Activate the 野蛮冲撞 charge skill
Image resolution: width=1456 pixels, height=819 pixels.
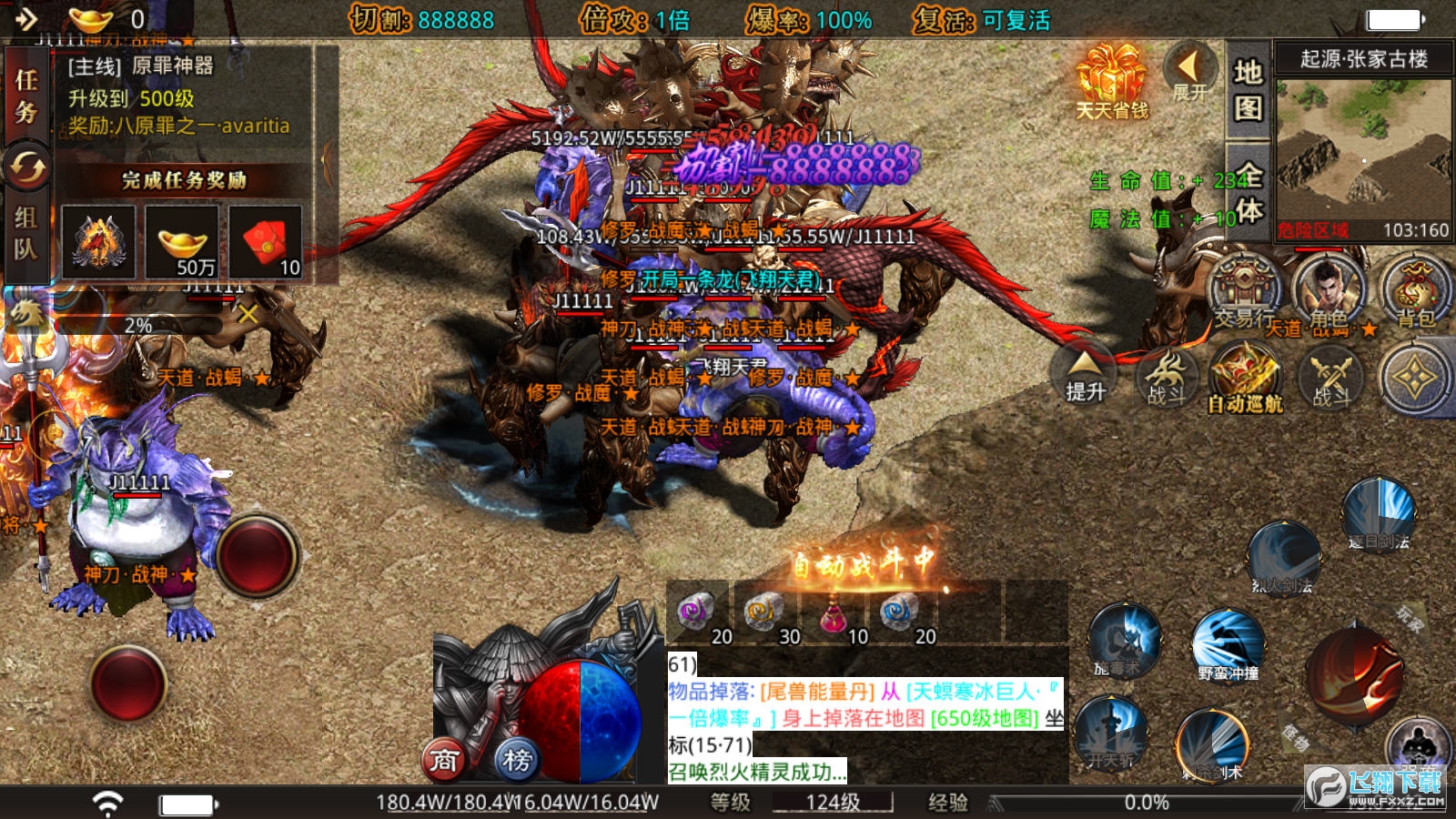pos(1228,644)
